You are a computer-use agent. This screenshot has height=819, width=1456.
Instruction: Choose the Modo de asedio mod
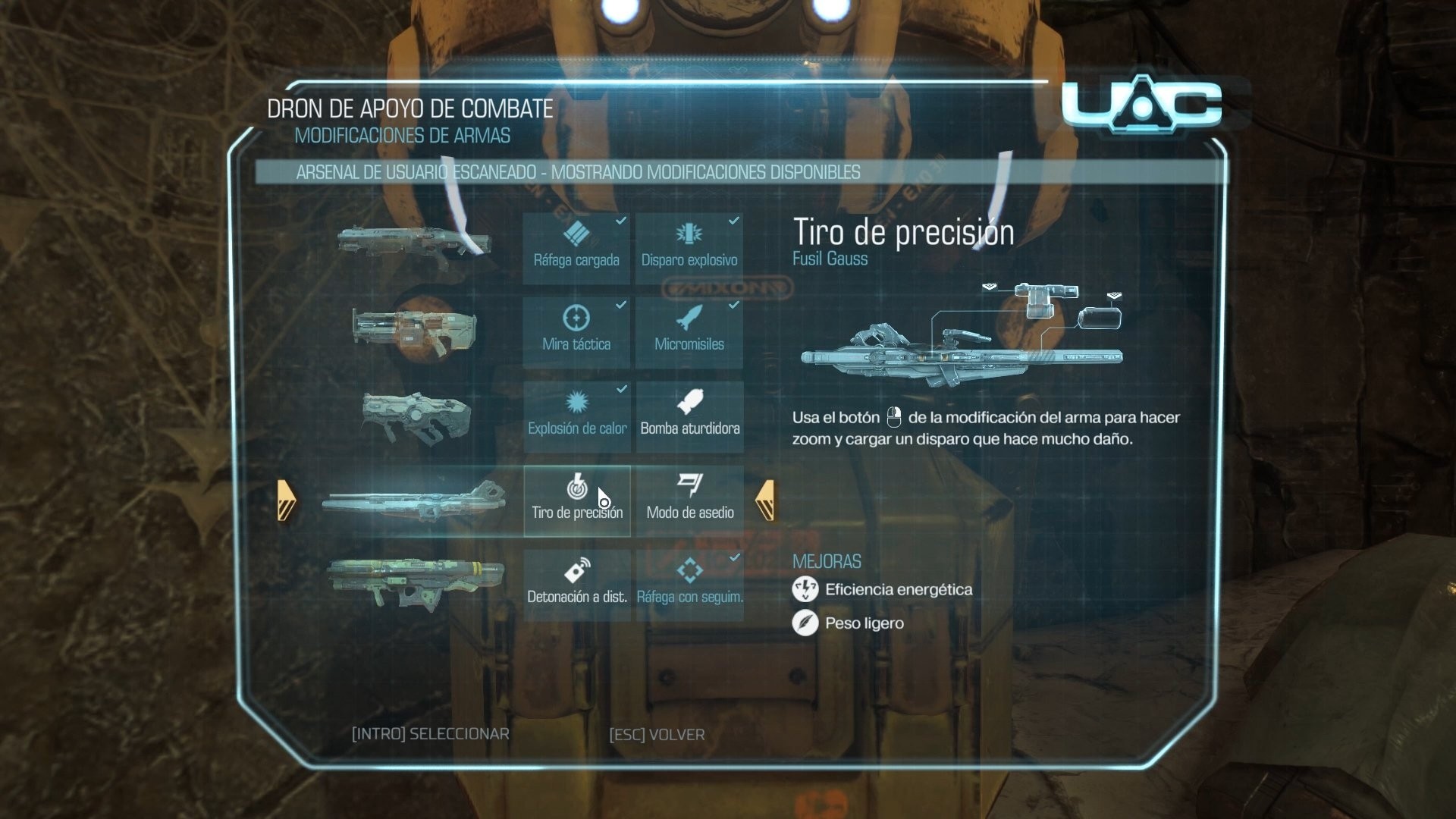pos(689,500)
